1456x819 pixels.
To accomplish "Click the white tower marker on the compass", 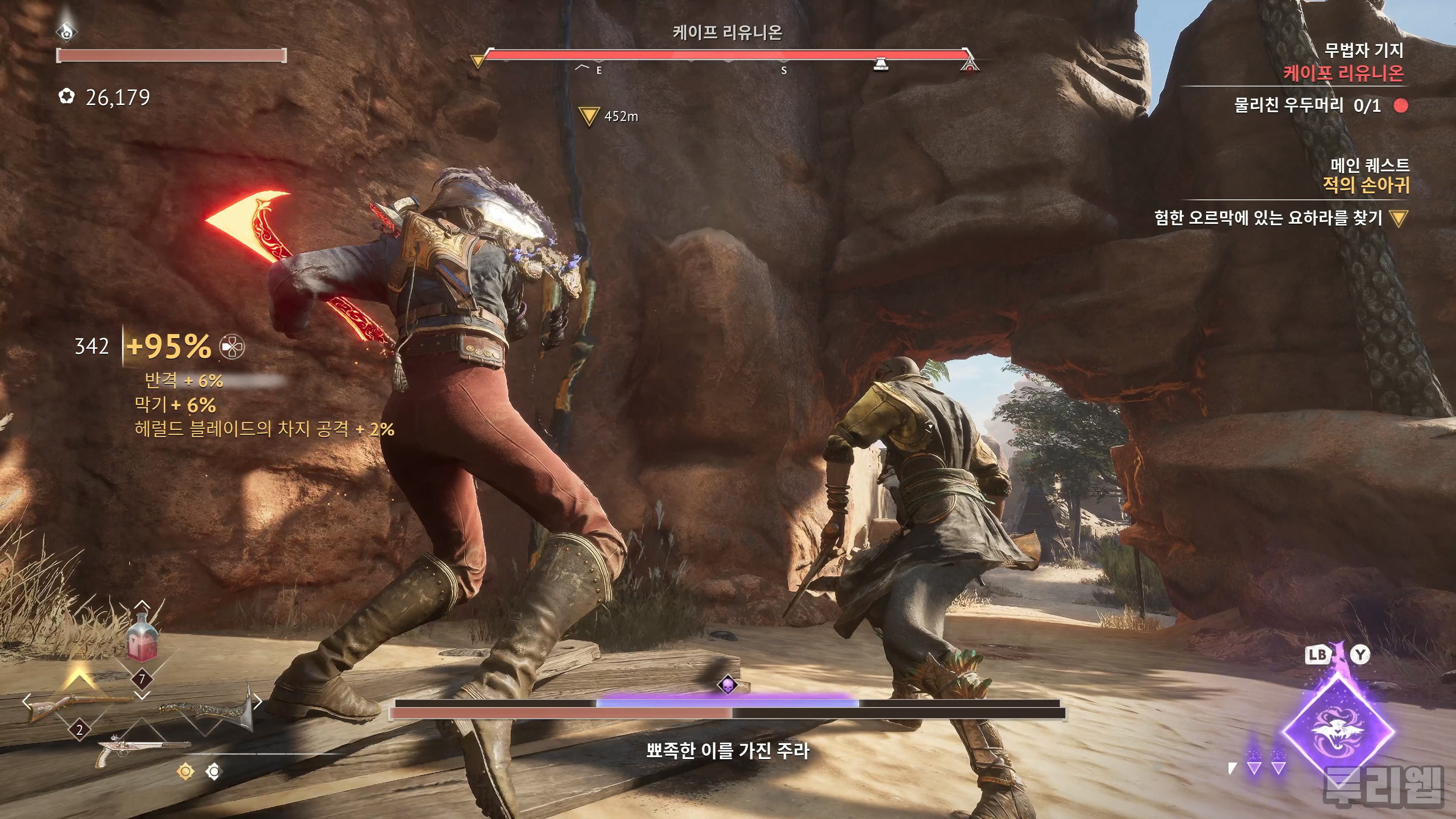I will (880, 64).
